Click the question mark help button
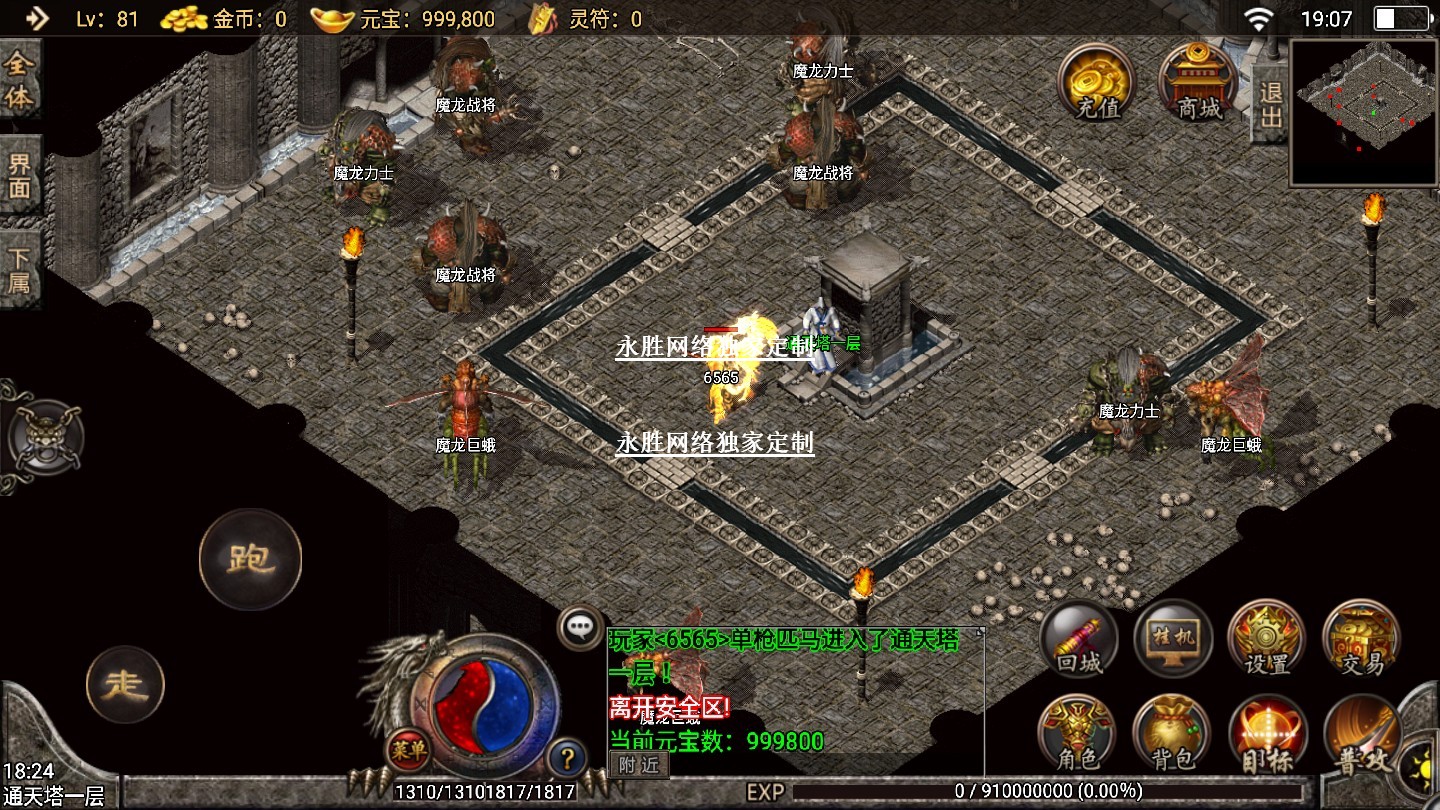The height and width of the screenshot is (810, 1440). tap(566, 755)
